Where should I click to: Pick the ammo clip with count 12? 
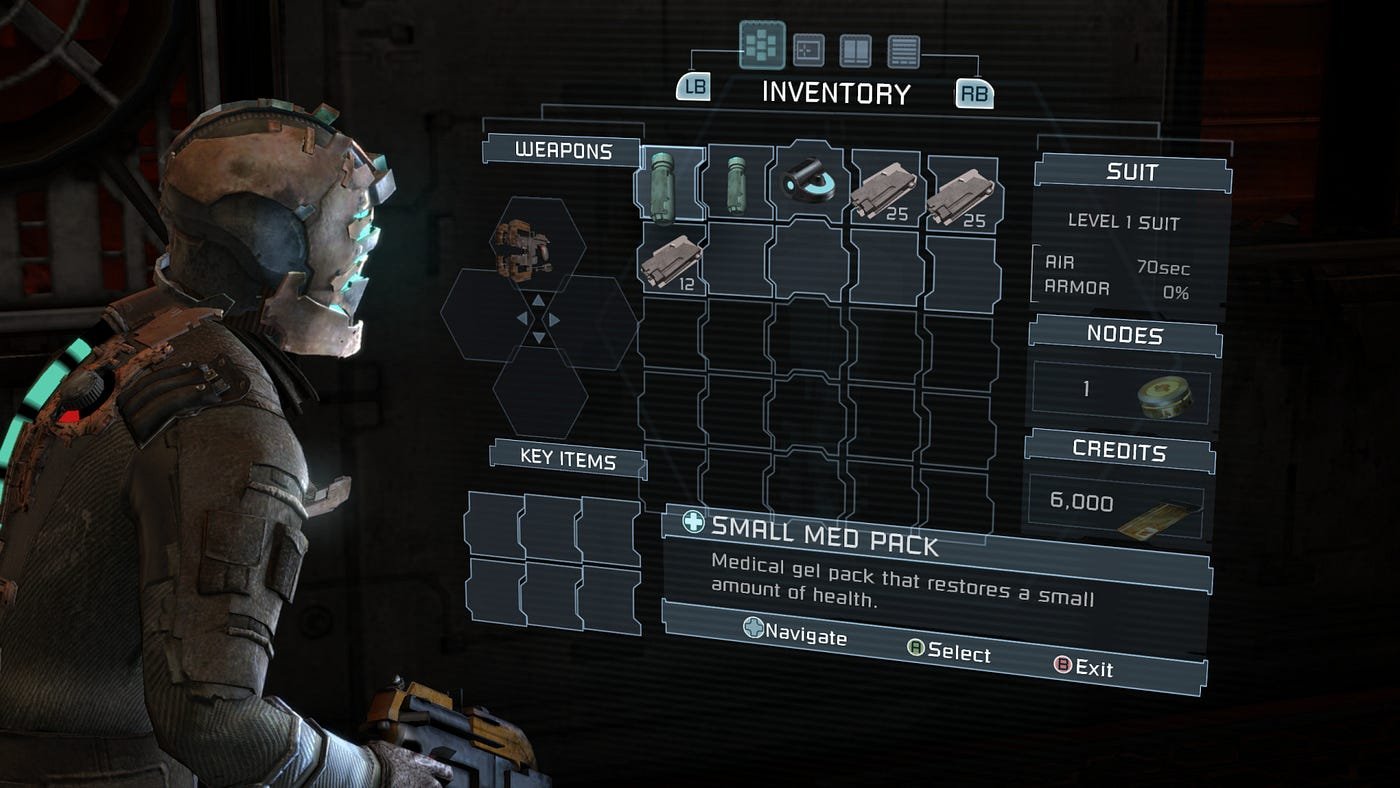670,259
